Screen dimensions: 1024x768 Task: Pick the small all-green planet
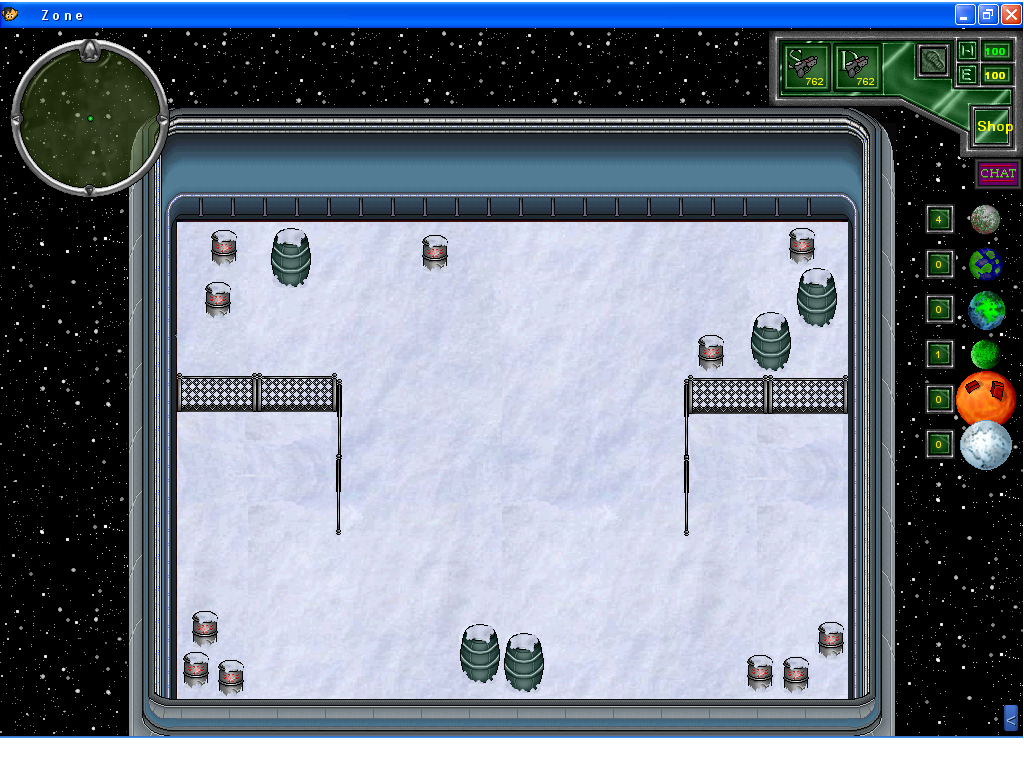(x=985, y=354)
